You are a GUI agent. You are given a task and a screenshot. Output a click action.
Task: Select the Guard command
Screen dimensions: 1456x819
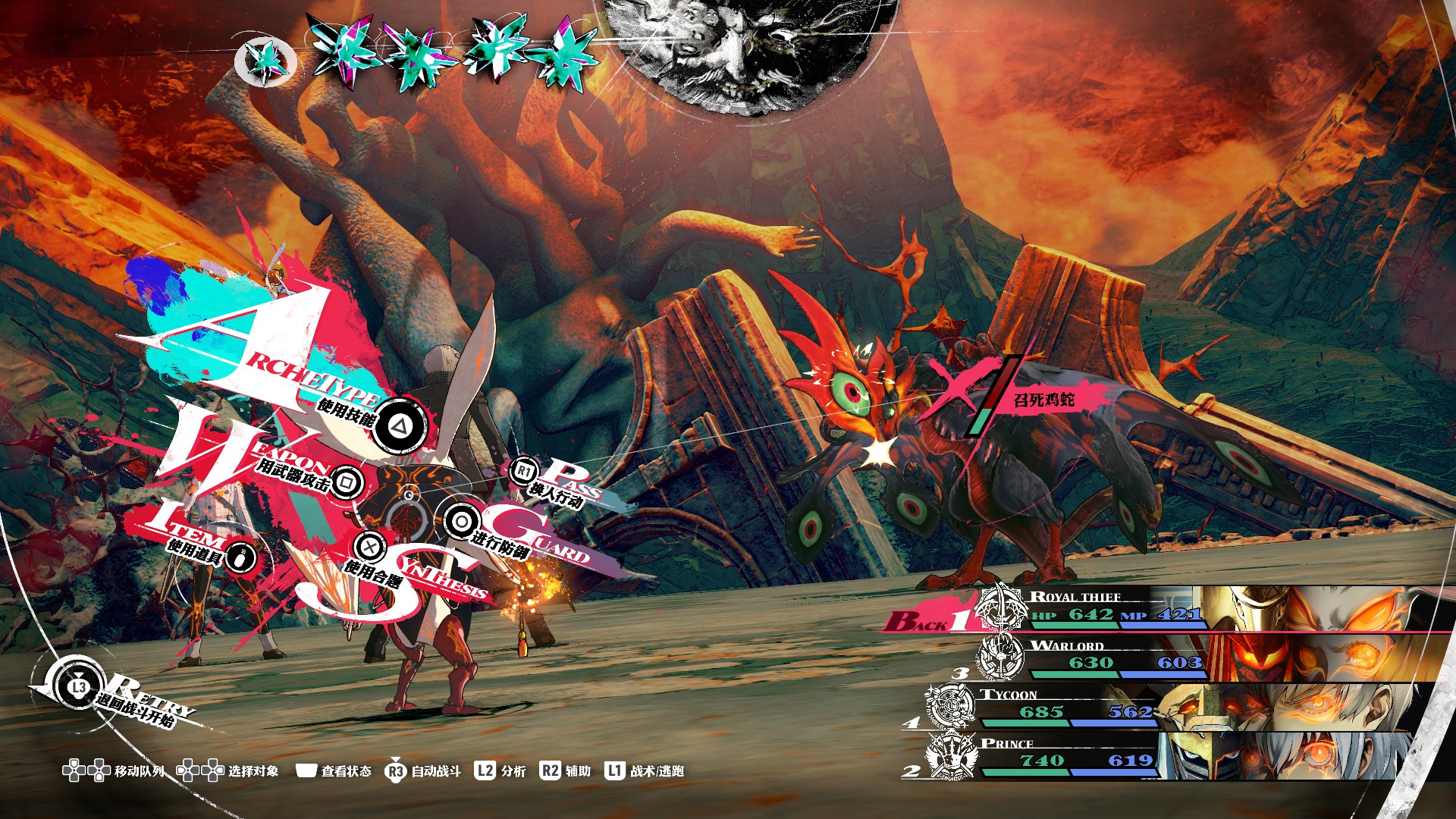[460, 521]
